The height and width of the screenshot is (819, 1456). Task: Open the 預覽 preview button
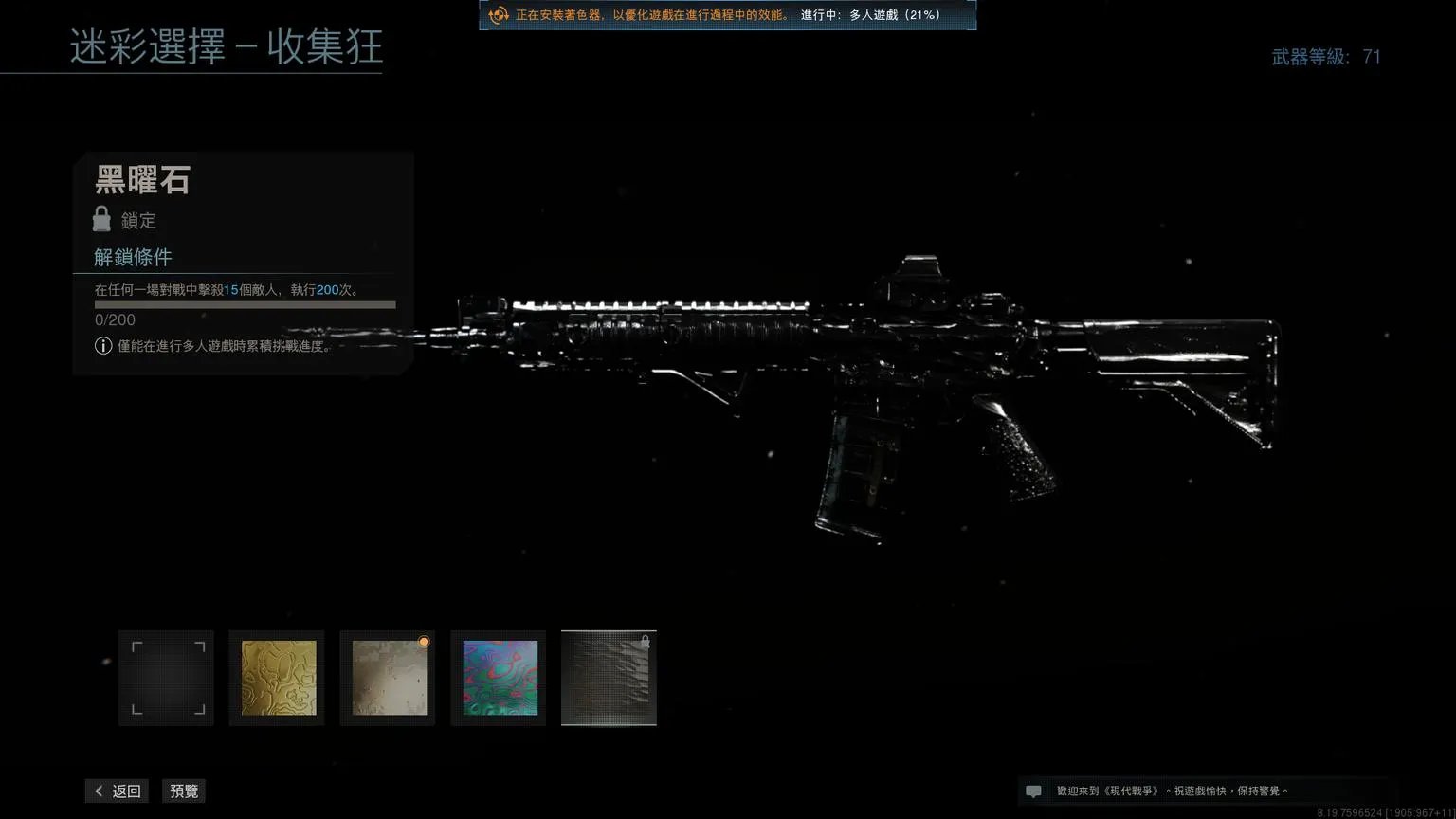click(184, 792)
